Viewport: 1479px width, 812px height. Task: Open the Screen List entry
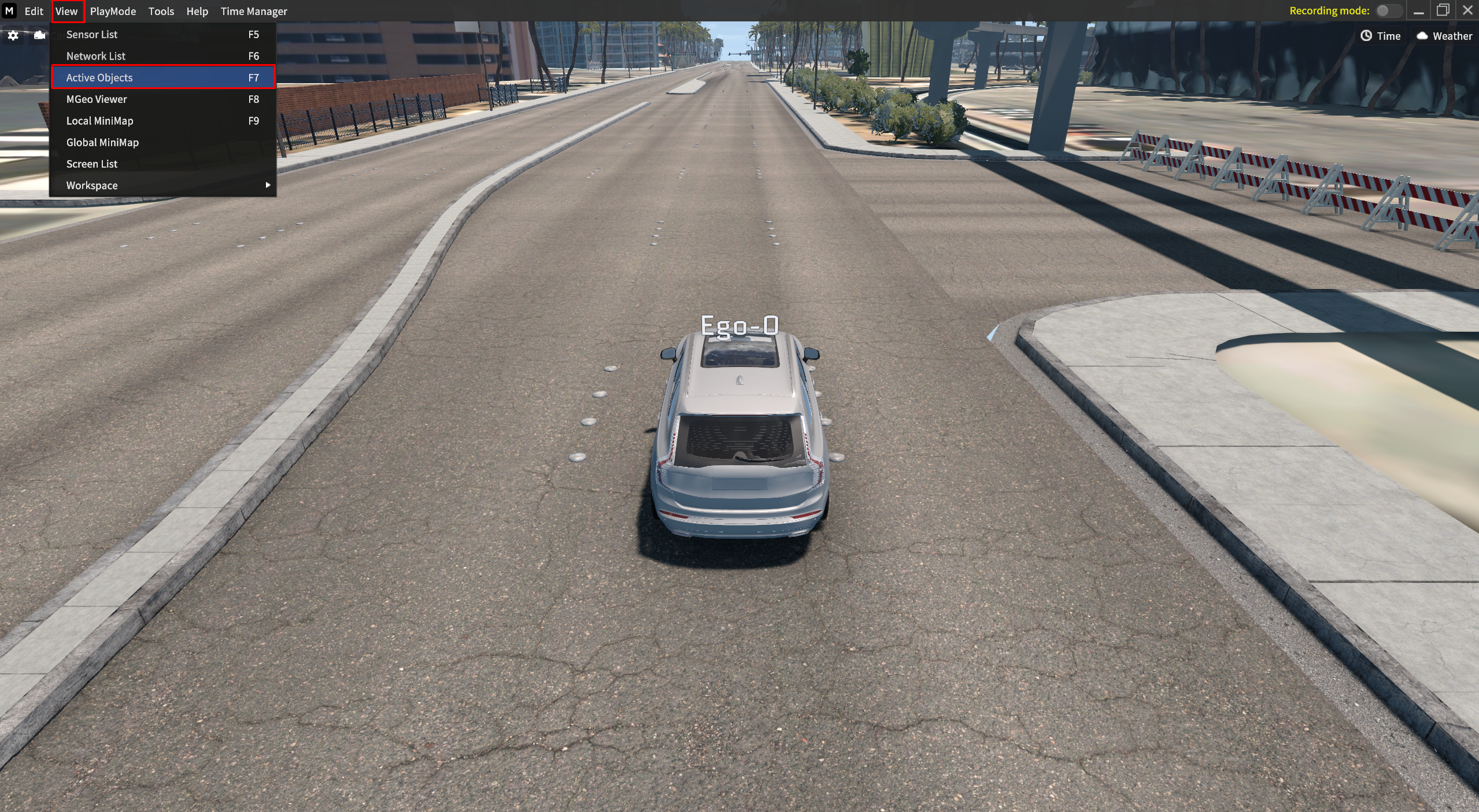92,164
